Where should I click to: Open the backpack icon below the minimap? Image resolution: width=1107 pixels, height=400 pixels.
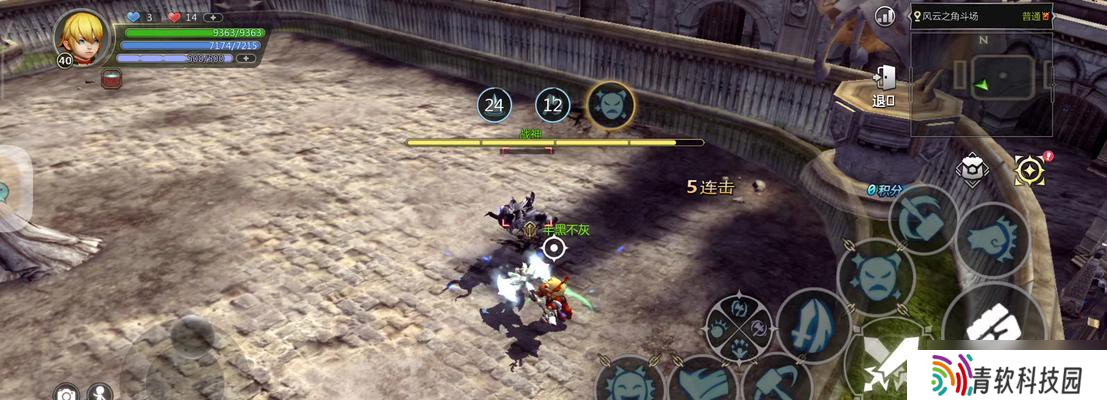click(x=970, y=169)
